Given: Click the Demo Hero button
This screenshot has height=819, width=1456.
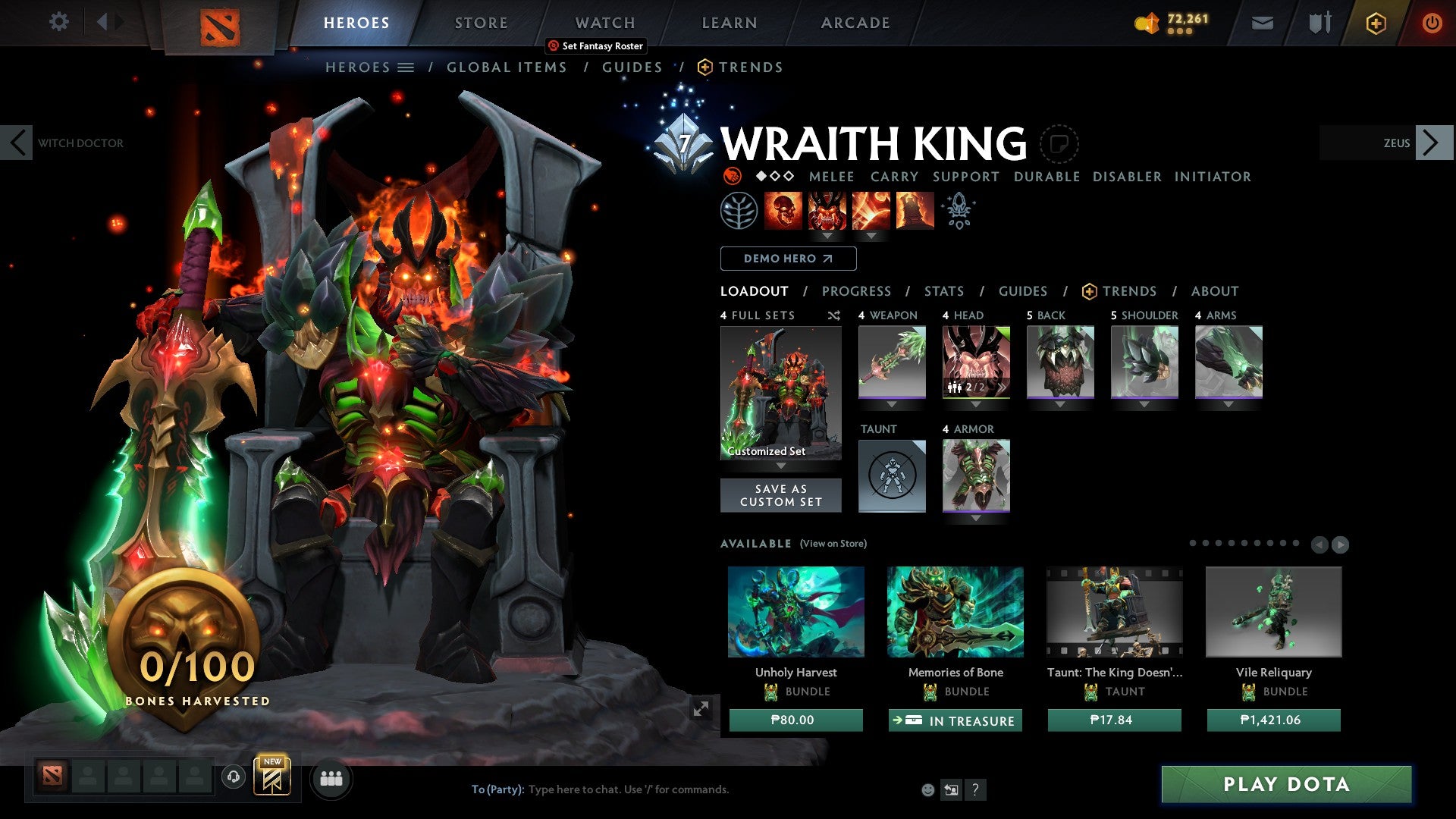Looking at the screenshot, I should (787, 259).
